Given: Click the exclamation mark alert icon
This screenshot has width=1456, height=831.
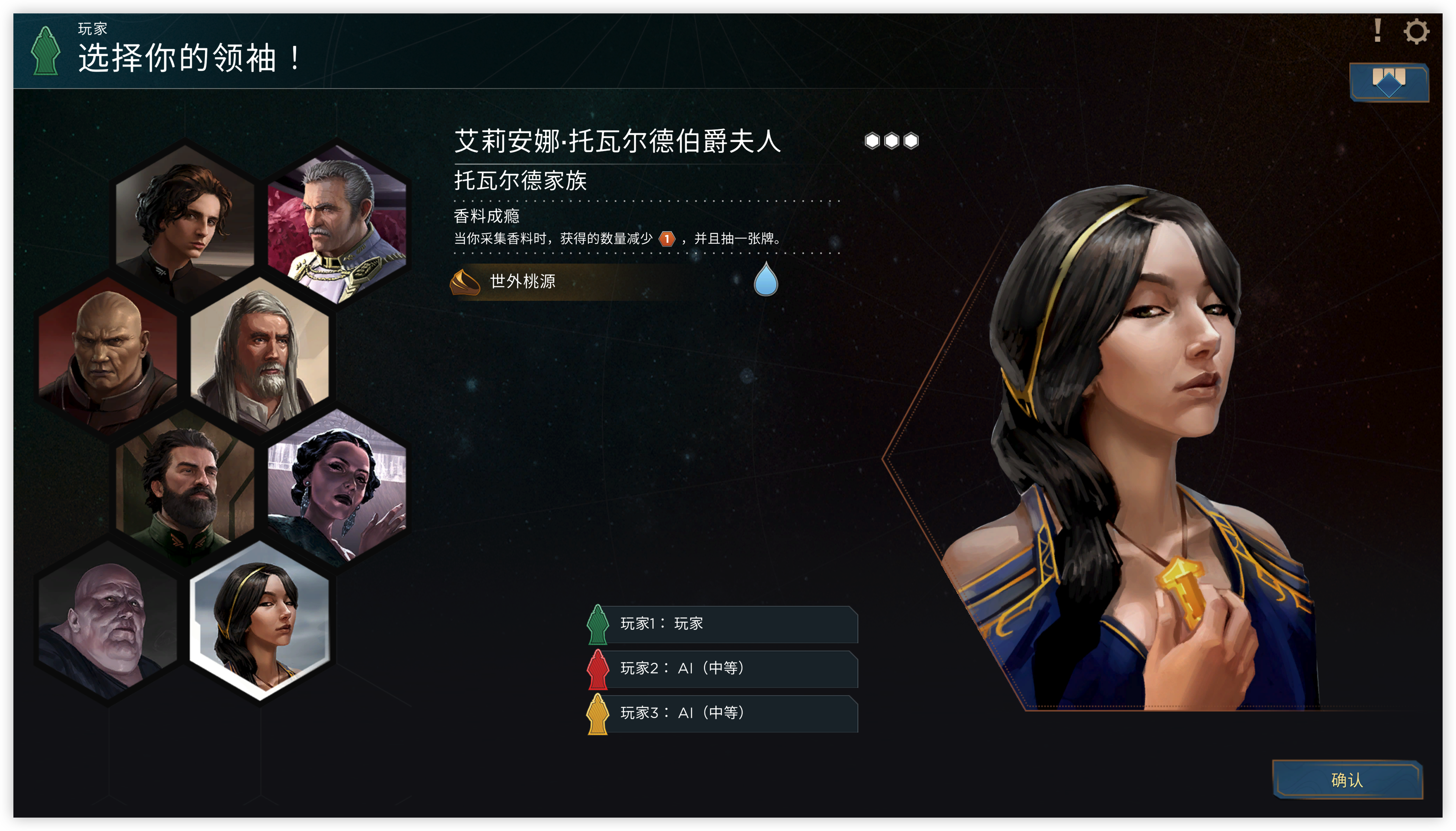Looking at the screenshot, I should pyautogui.click(x=1377, y=31).
